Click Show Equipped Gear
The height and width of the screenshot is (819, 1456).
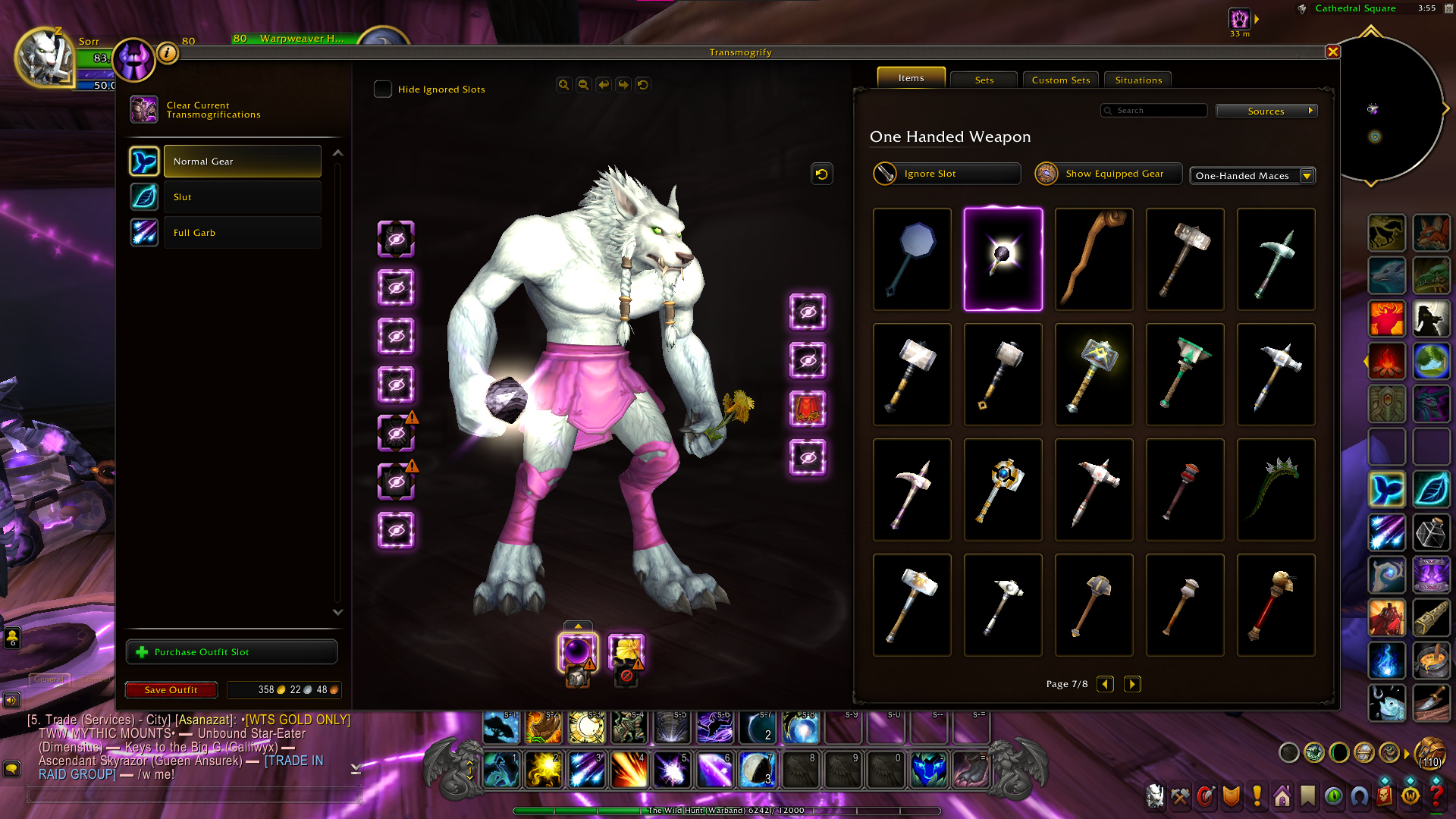[1109, 174]
